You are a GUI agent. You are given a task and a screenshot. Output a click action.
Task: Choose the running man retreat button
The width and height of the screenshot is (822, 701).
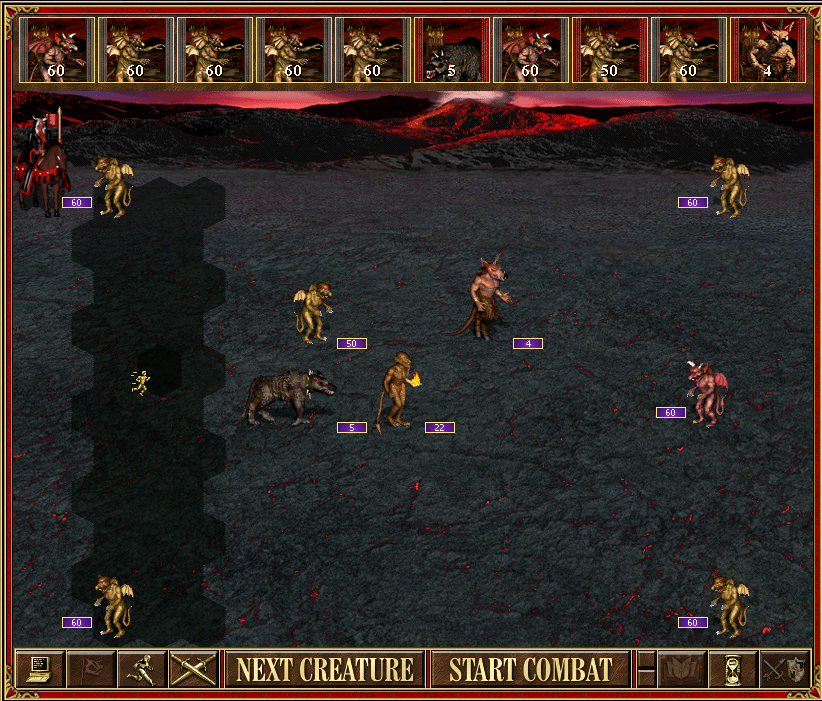142,669
